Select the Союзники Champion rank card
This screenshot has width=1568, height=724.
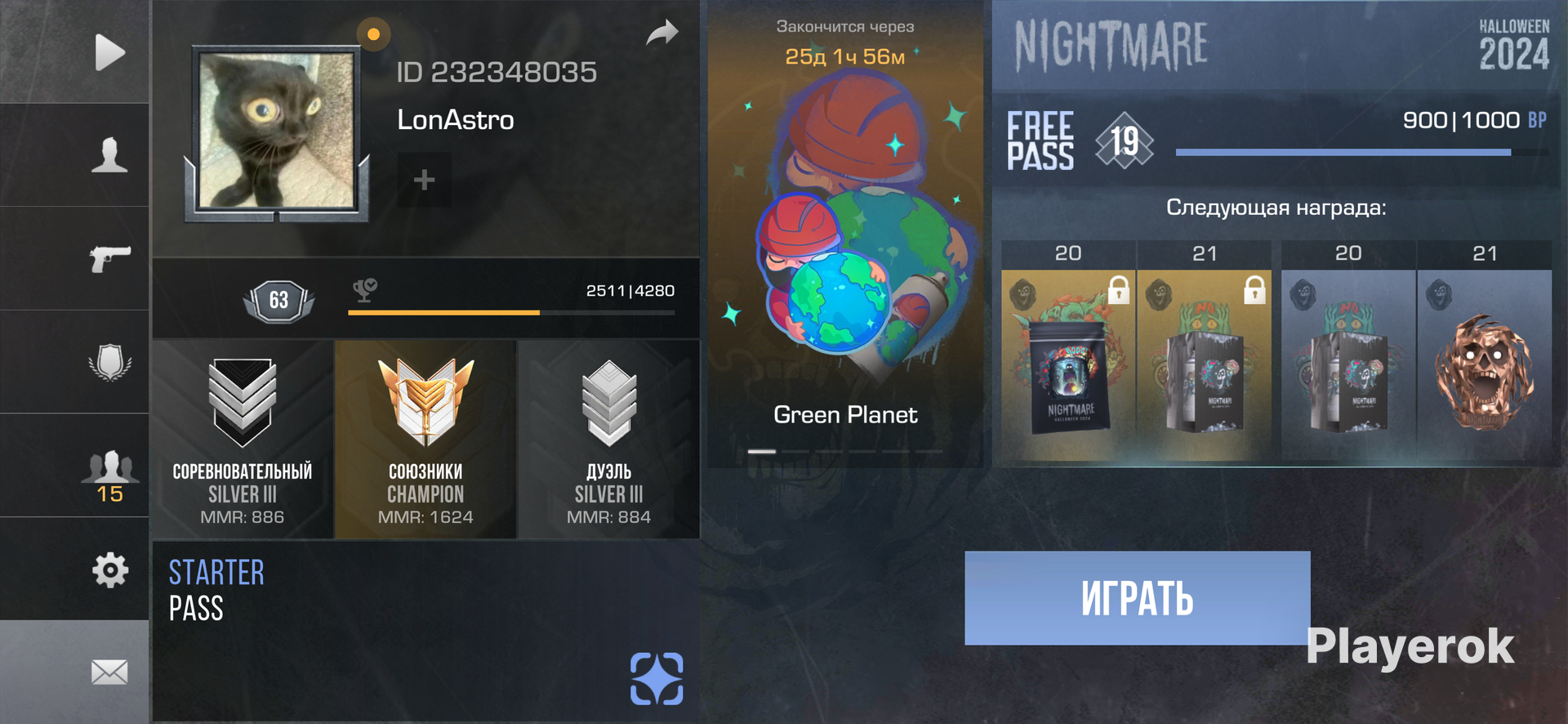(x=425, y=440)
